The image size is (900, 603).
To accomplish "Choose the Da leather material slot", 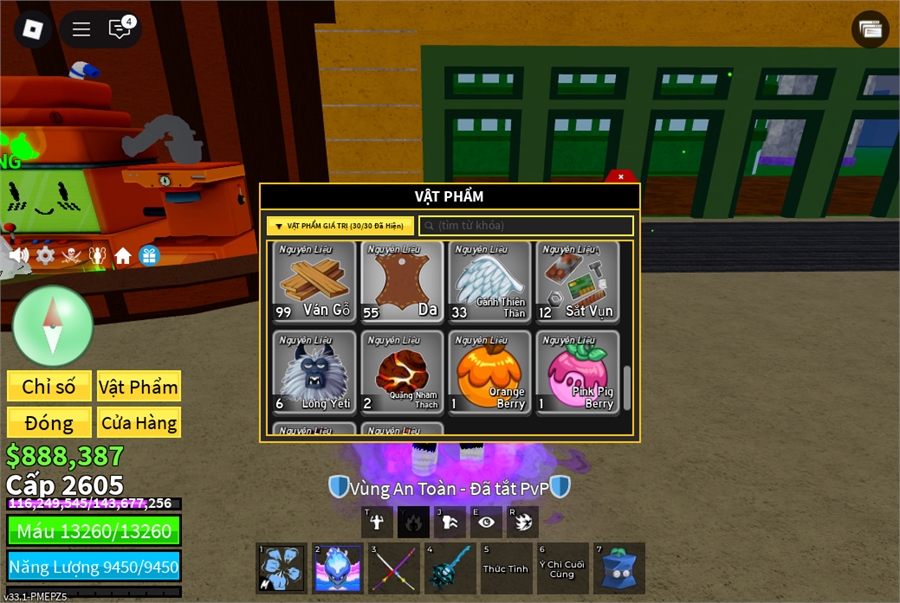I will tap(401, 282).
